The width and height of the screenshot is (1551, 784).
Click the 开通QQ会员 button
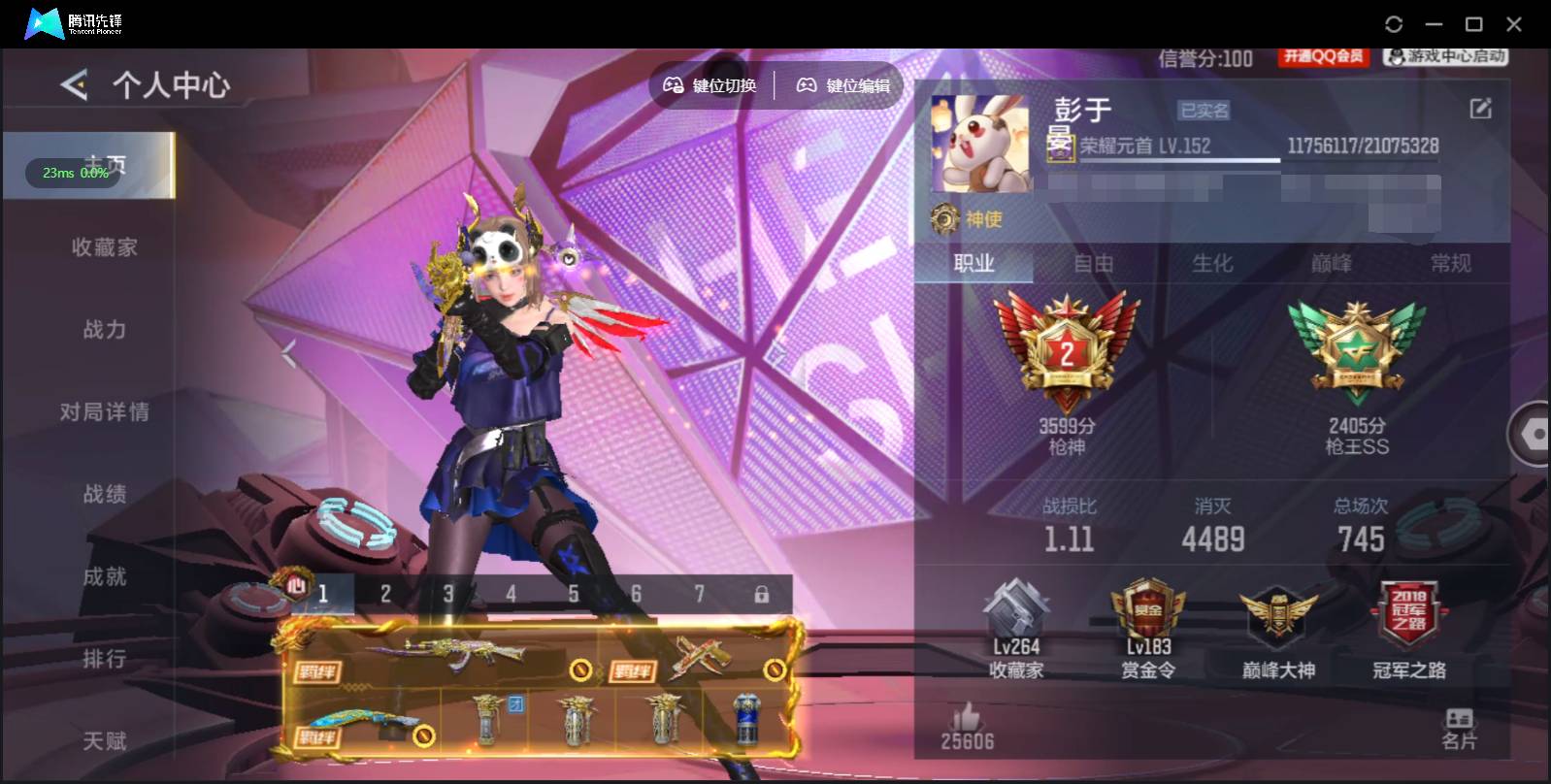point(1324,56)
